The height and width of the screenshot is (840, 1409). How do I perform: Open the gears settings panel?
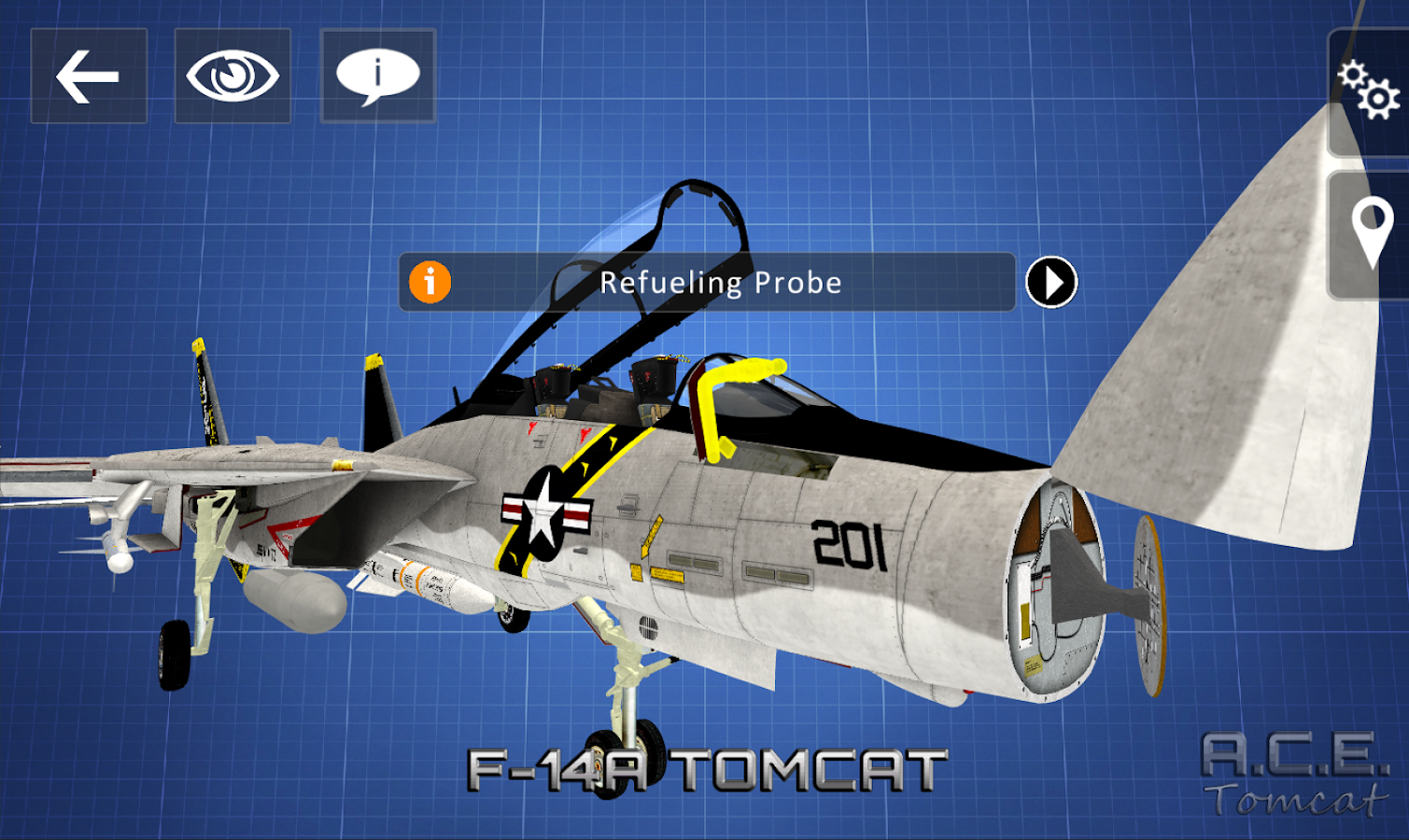point(1368,91)
